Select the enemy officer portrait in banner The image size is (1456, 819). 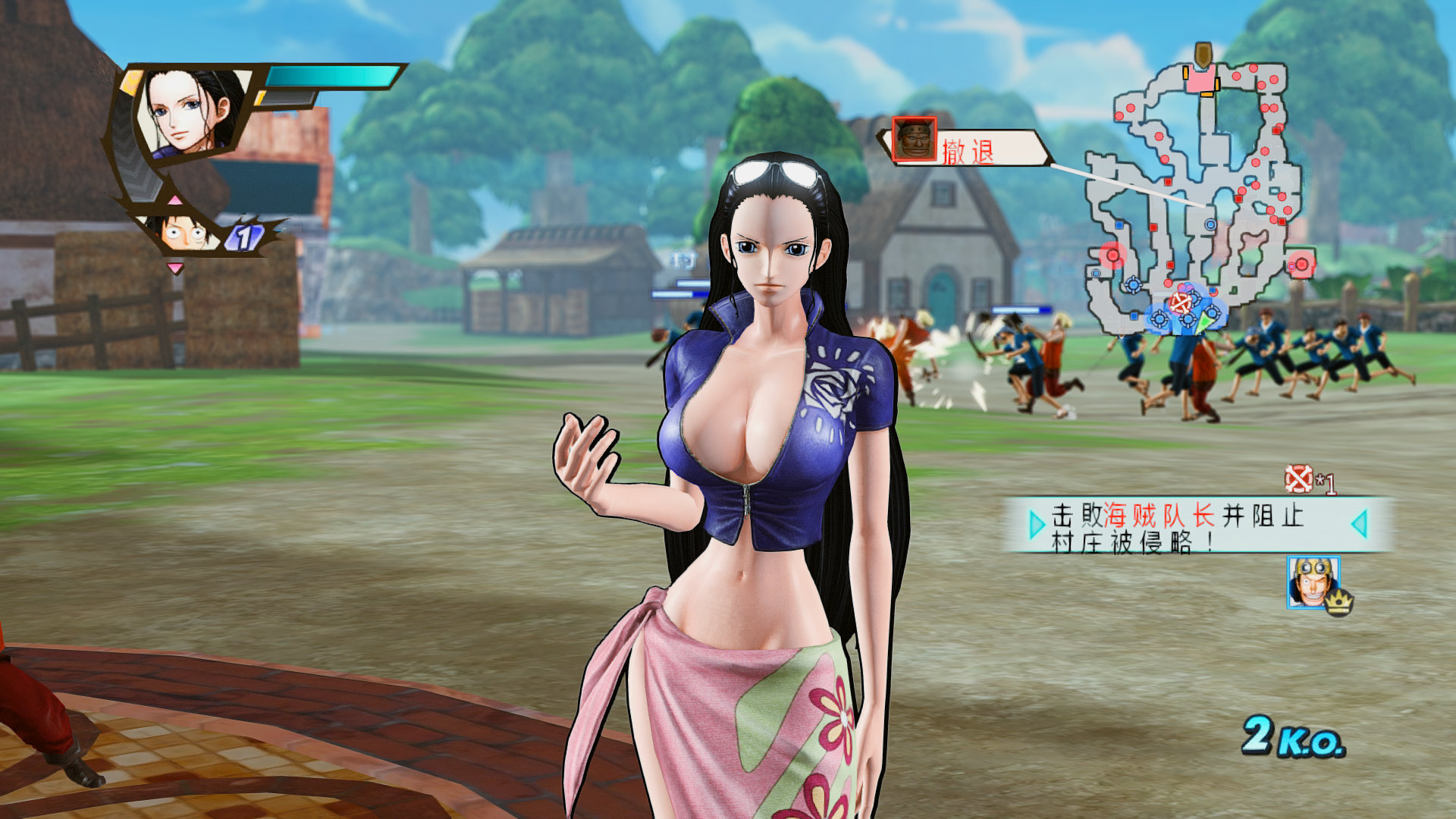(x=914, y=140)
